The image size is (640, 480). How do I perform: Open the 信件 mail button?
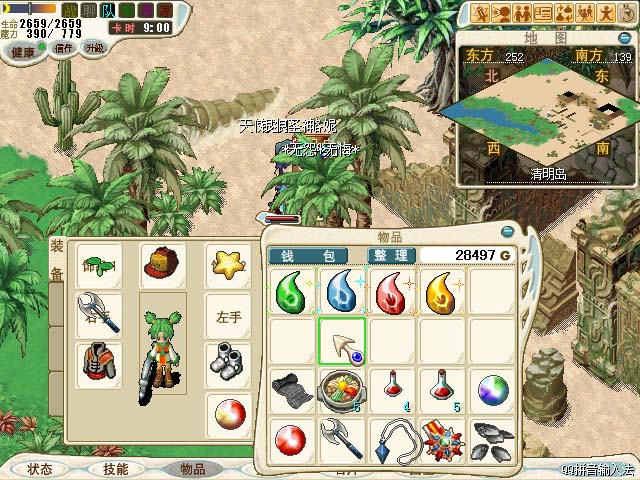point(64,48)
